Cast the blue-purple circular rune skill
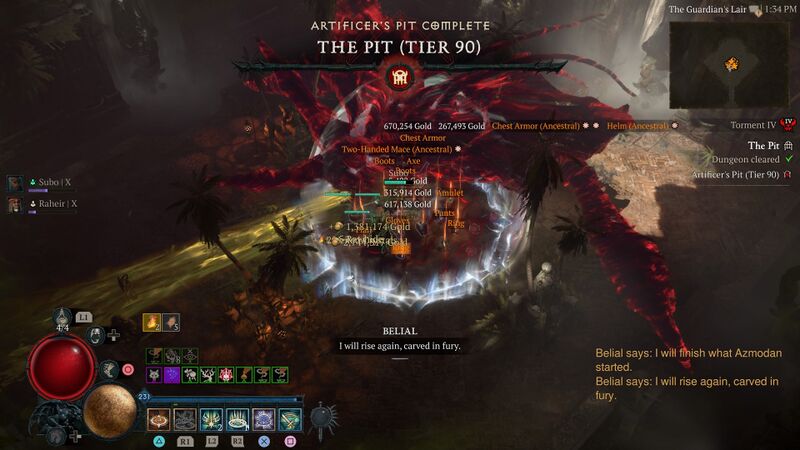 (263, 419)
